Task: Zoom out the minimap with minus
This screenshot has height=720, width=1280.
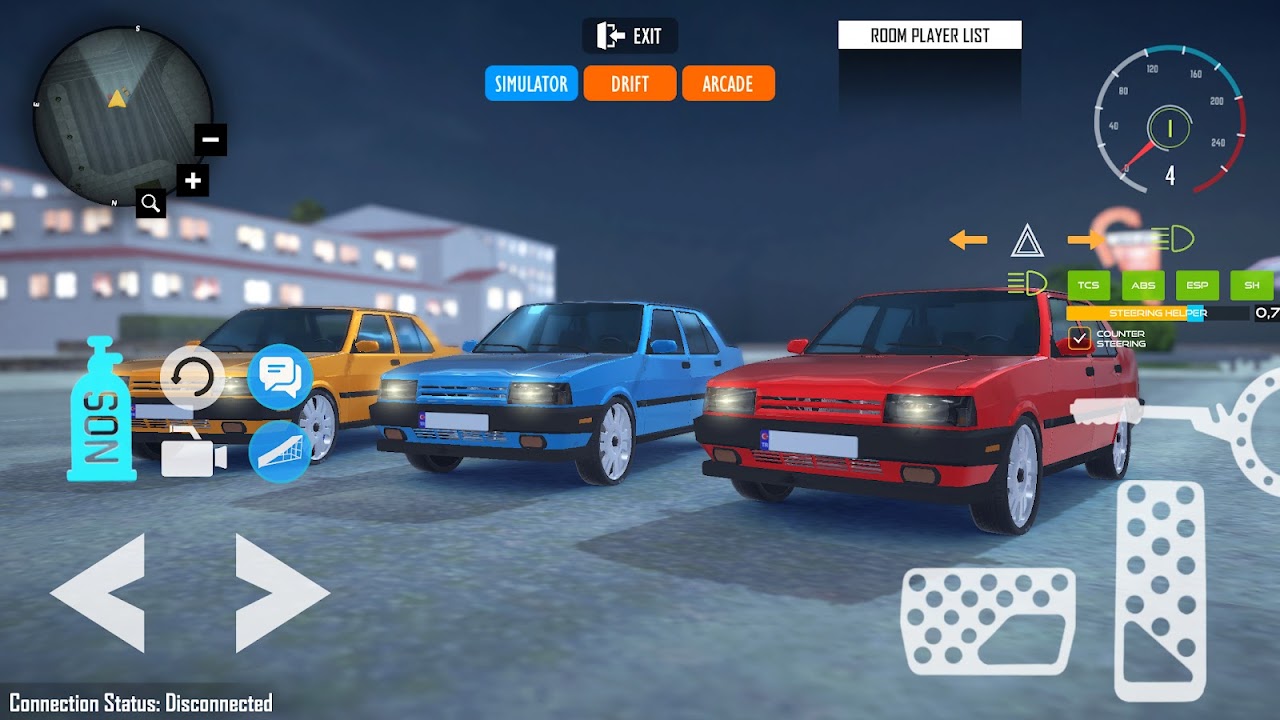Action: (210, 140)
